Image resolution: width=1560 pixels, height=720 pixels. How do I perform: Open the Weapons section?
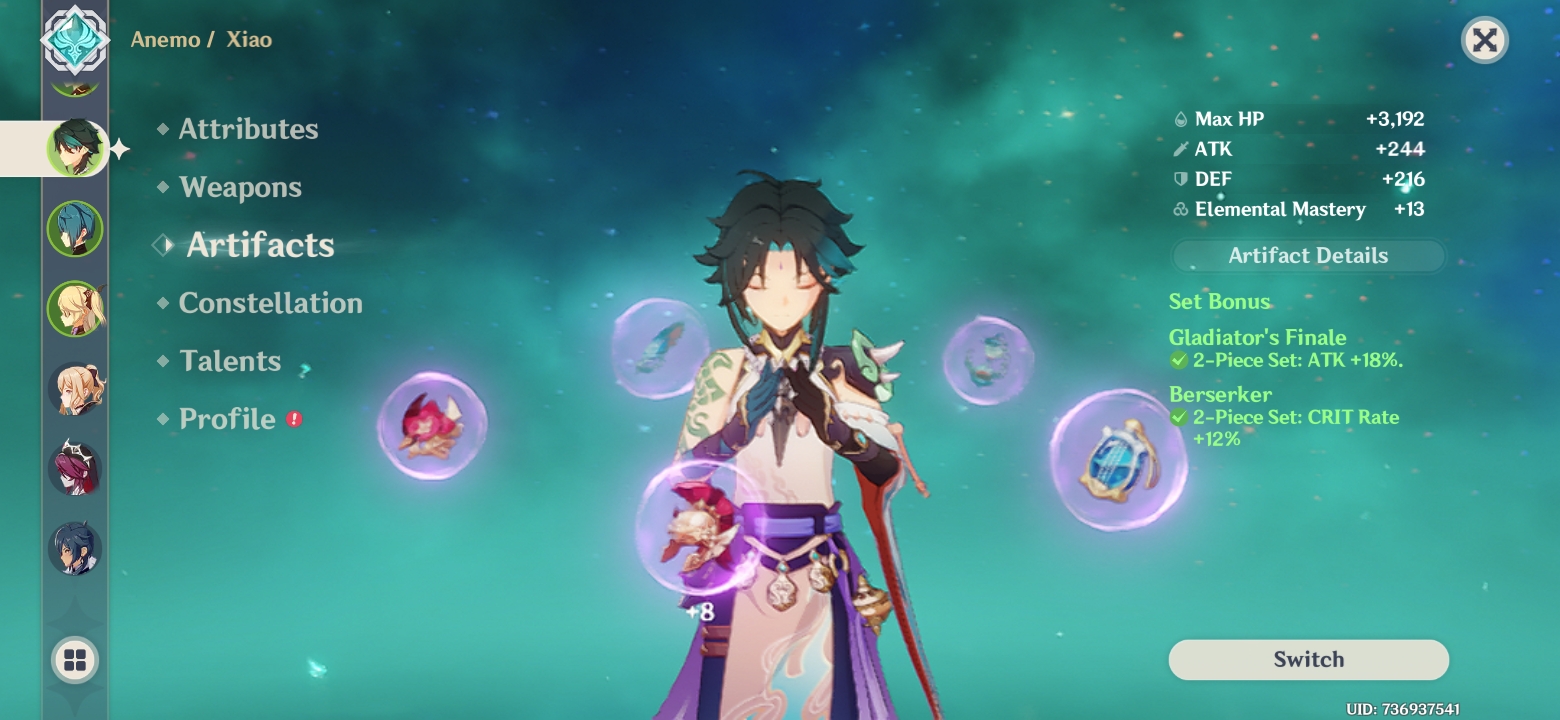240,187
